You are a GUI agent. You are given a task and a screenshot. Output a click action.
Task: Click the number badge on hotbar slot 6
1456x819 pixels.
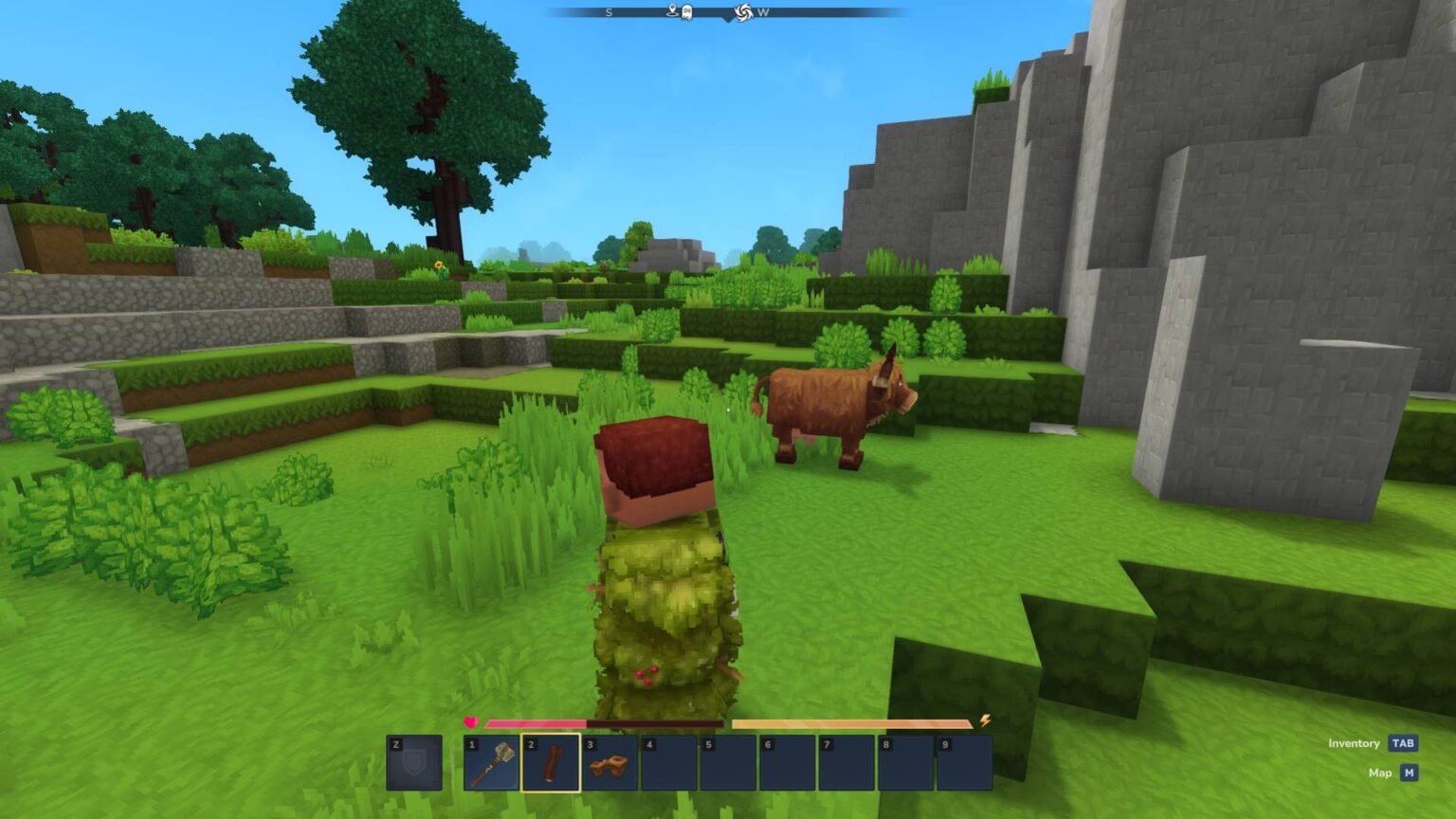(x=768, y=742)
